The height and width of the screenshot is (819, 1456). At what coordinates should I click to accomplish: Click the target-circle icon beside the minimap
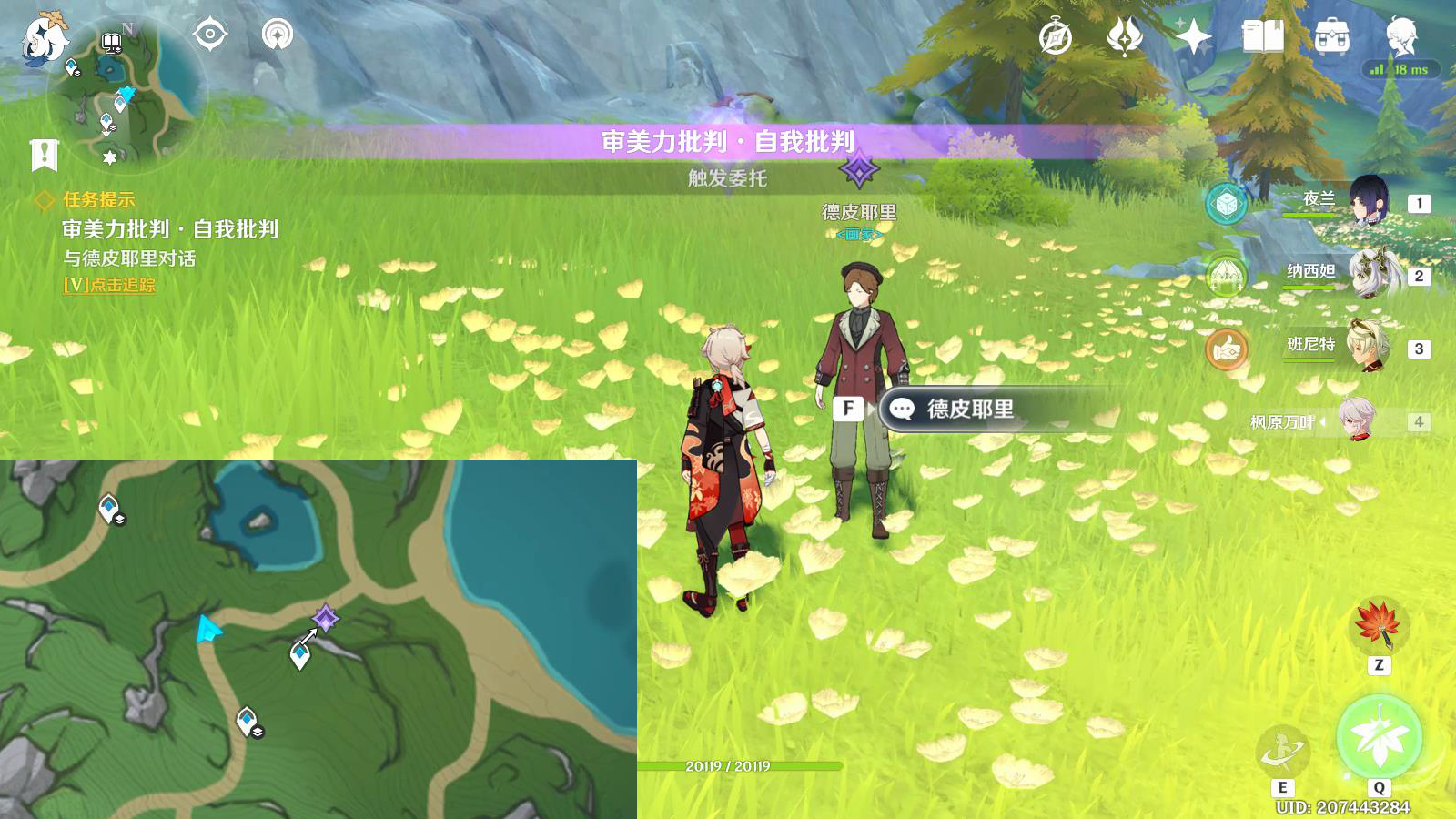coord(210,35)
